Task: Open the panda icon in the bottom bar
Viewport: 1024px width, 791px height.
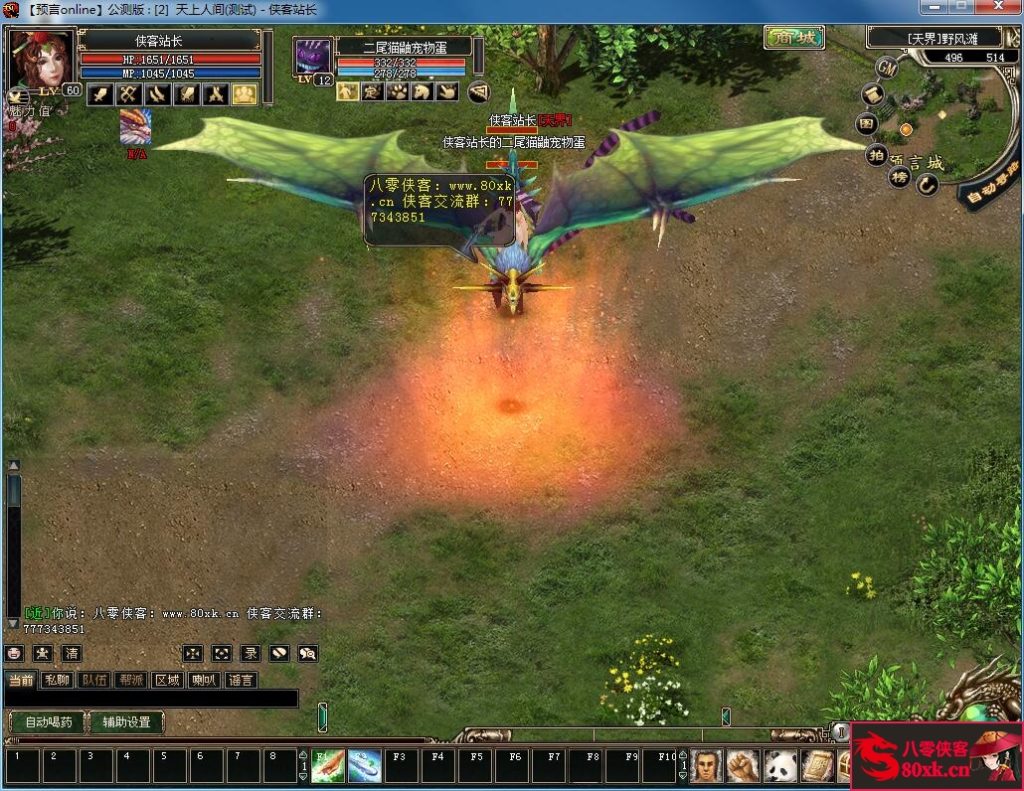Action: (x=781, y=766)
